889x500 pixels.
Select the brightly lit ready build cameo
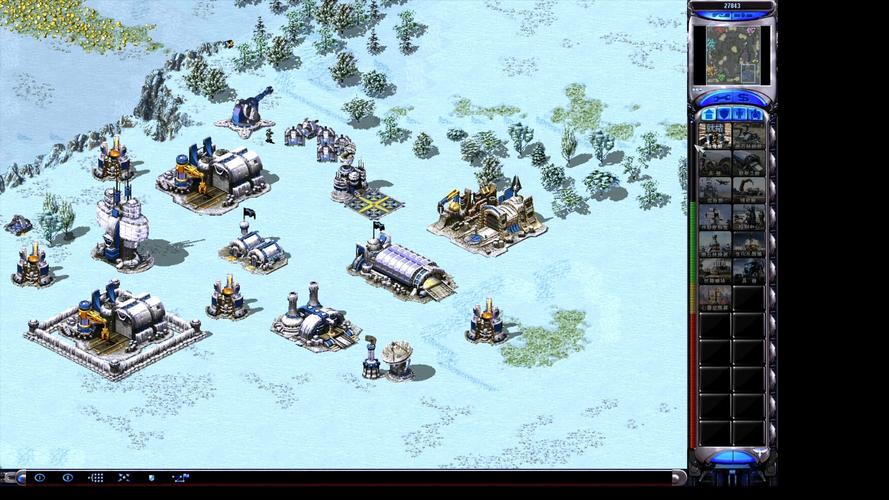[x=715, y=134]
